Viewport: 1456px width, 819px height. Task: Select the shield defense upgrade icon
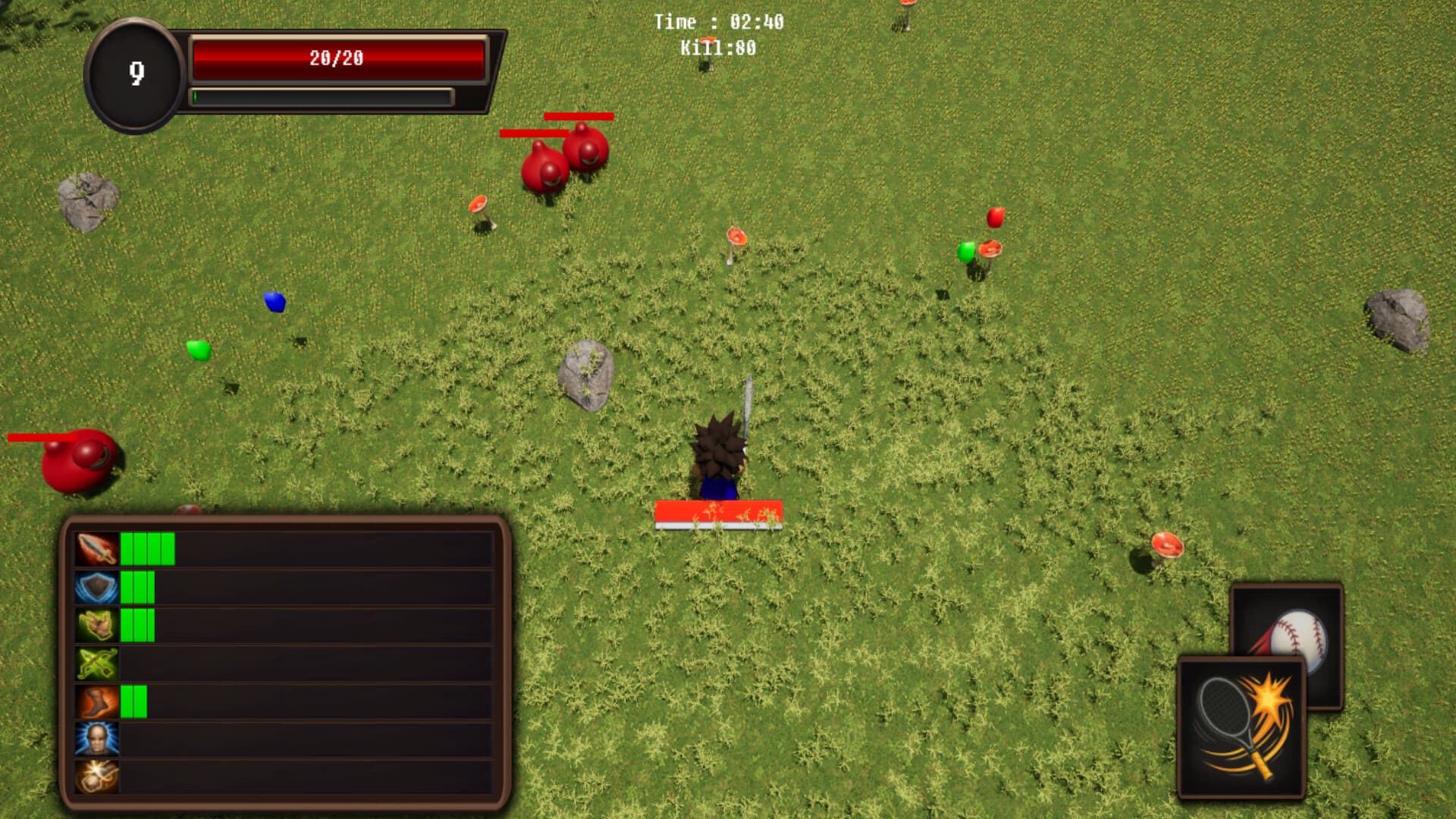95,588
